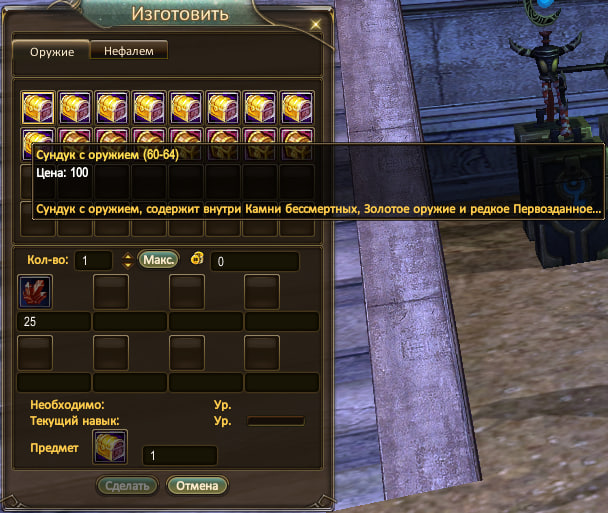This screenshot has width=608, height=513.
Task: Click the Макс. quantity button
Action: click(157, 259)
